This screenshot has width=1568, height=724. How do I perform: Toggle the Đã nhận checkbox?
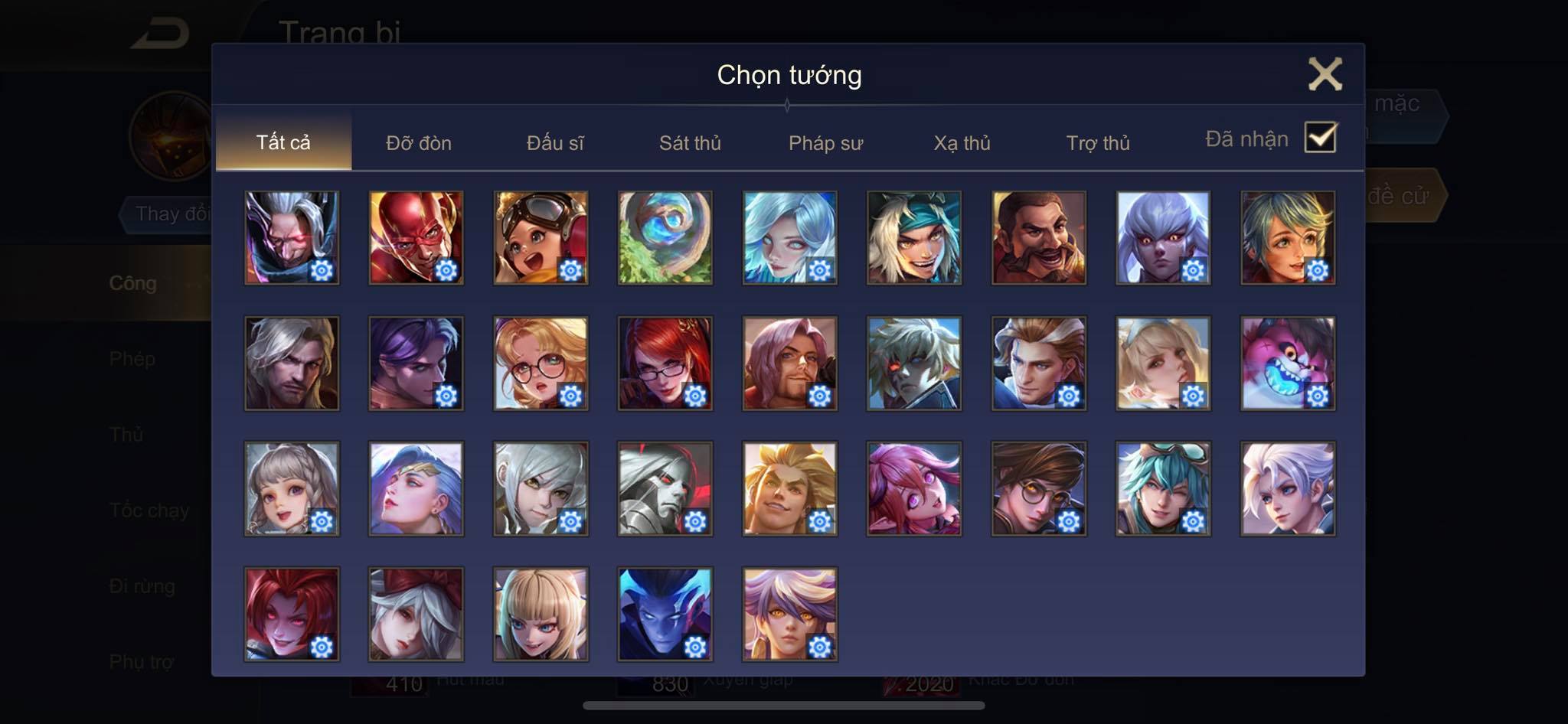[1320, 138]
